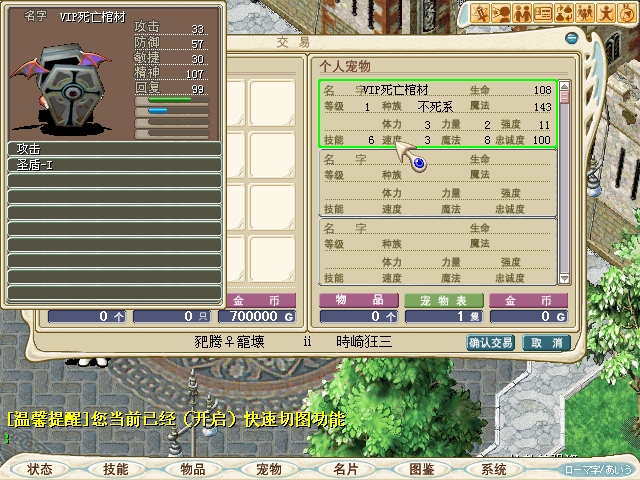
Task: Confirm the trade with 确认交易
Action: (x=491, y=342)
